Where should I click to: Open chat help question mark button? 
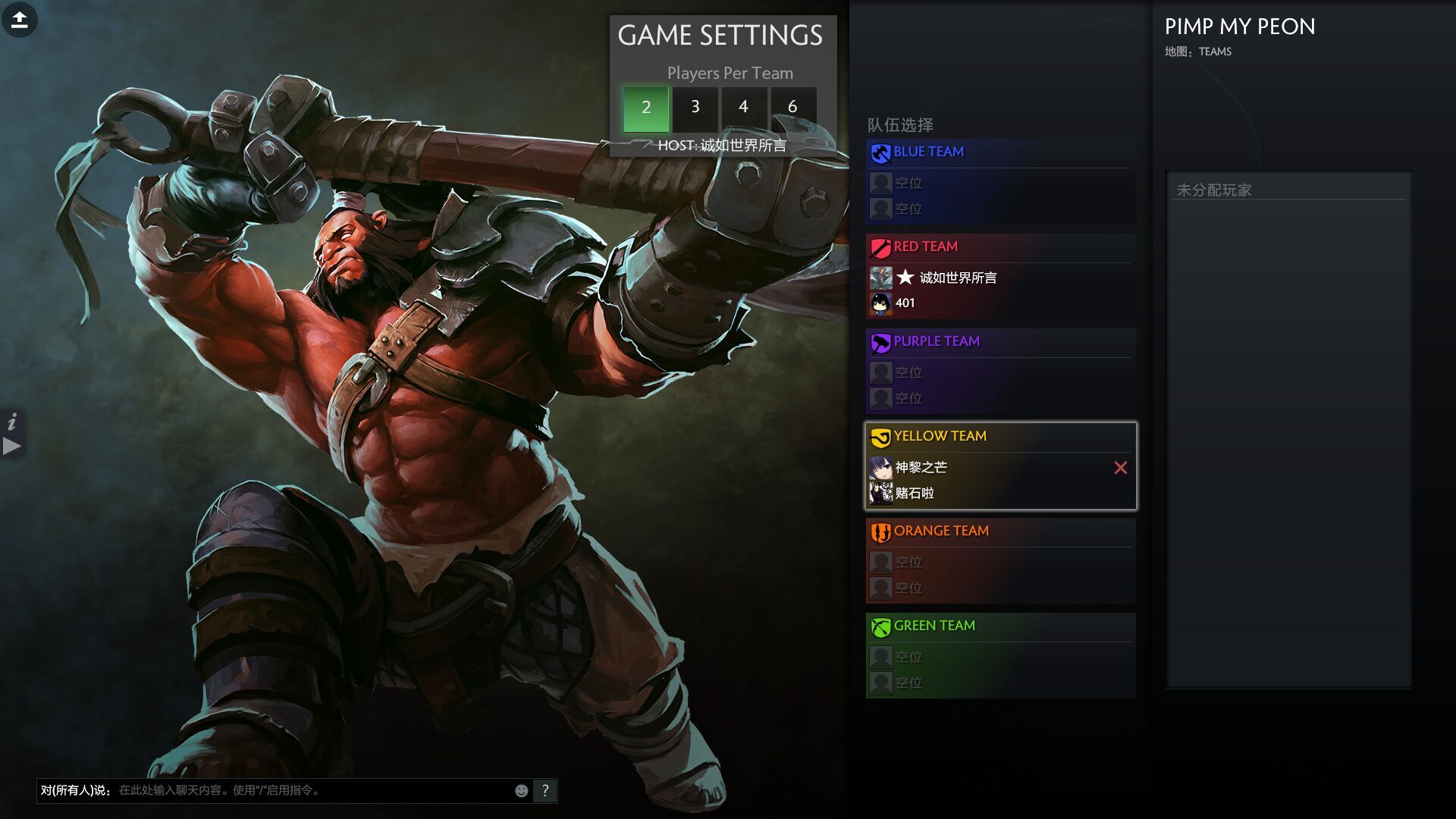(x=545, y=791)
